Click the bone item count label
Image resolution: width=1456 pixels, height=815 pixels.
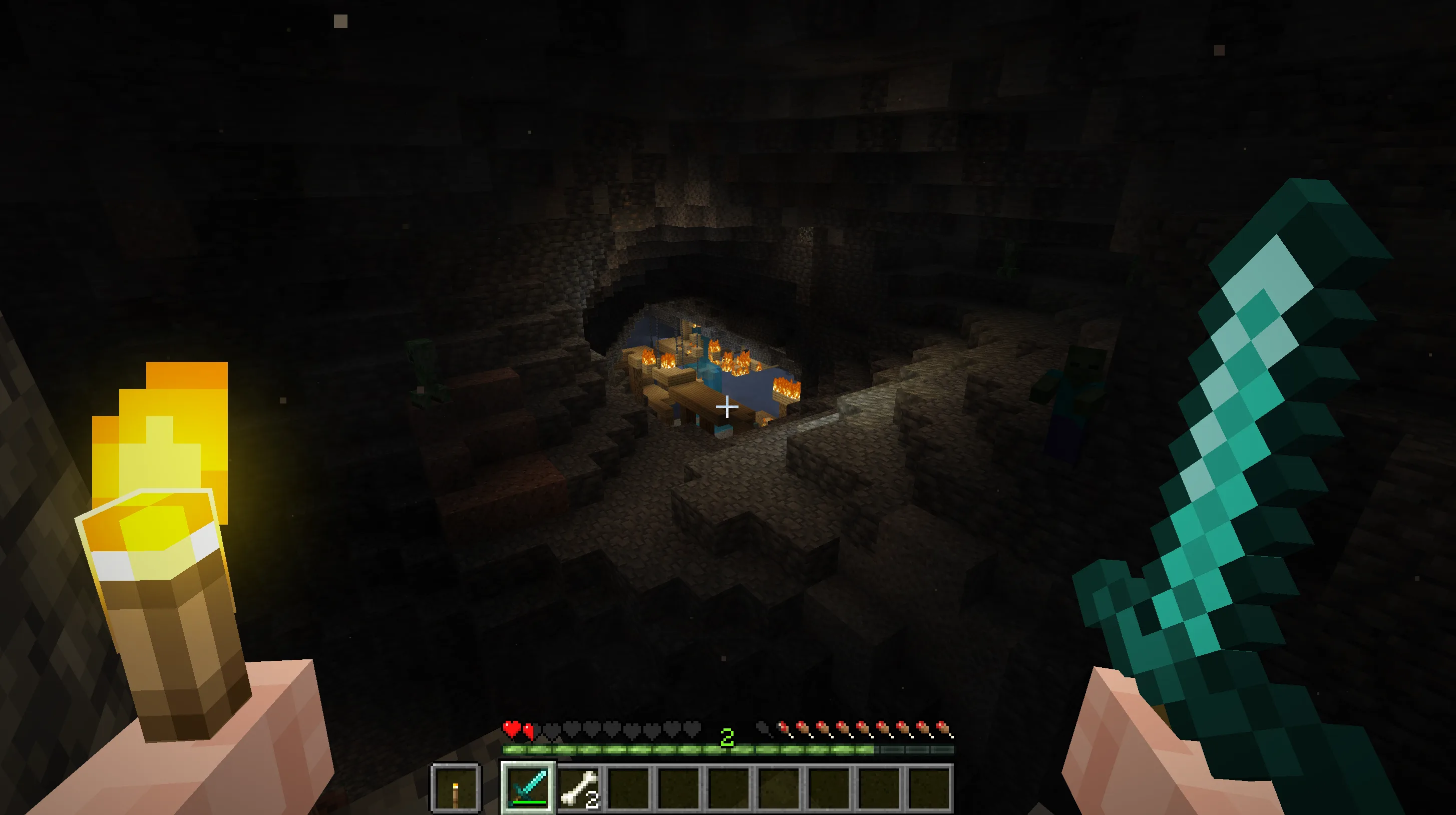point(592,800)
